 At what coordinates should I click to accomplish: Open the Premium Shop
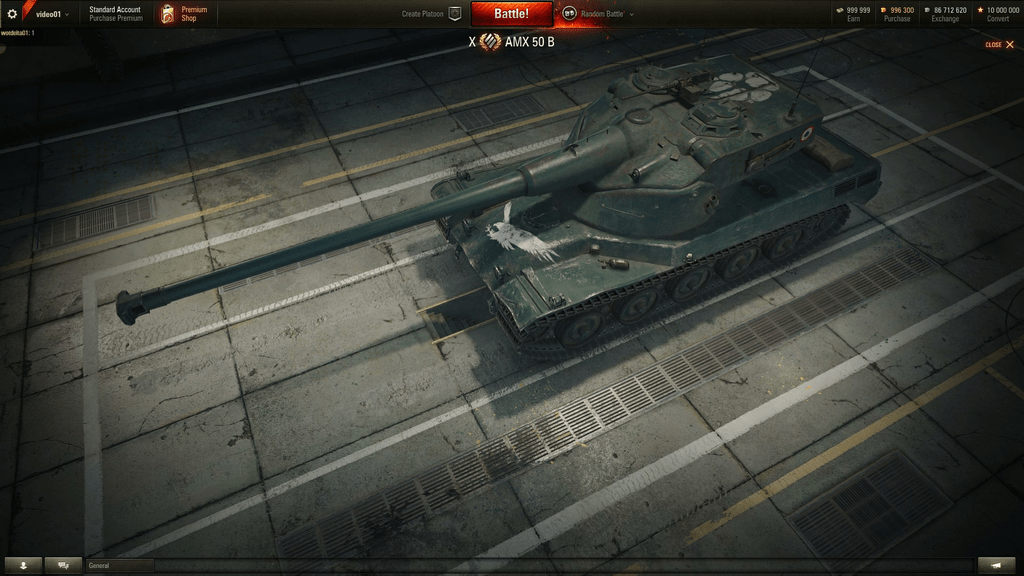click(186, 14)
